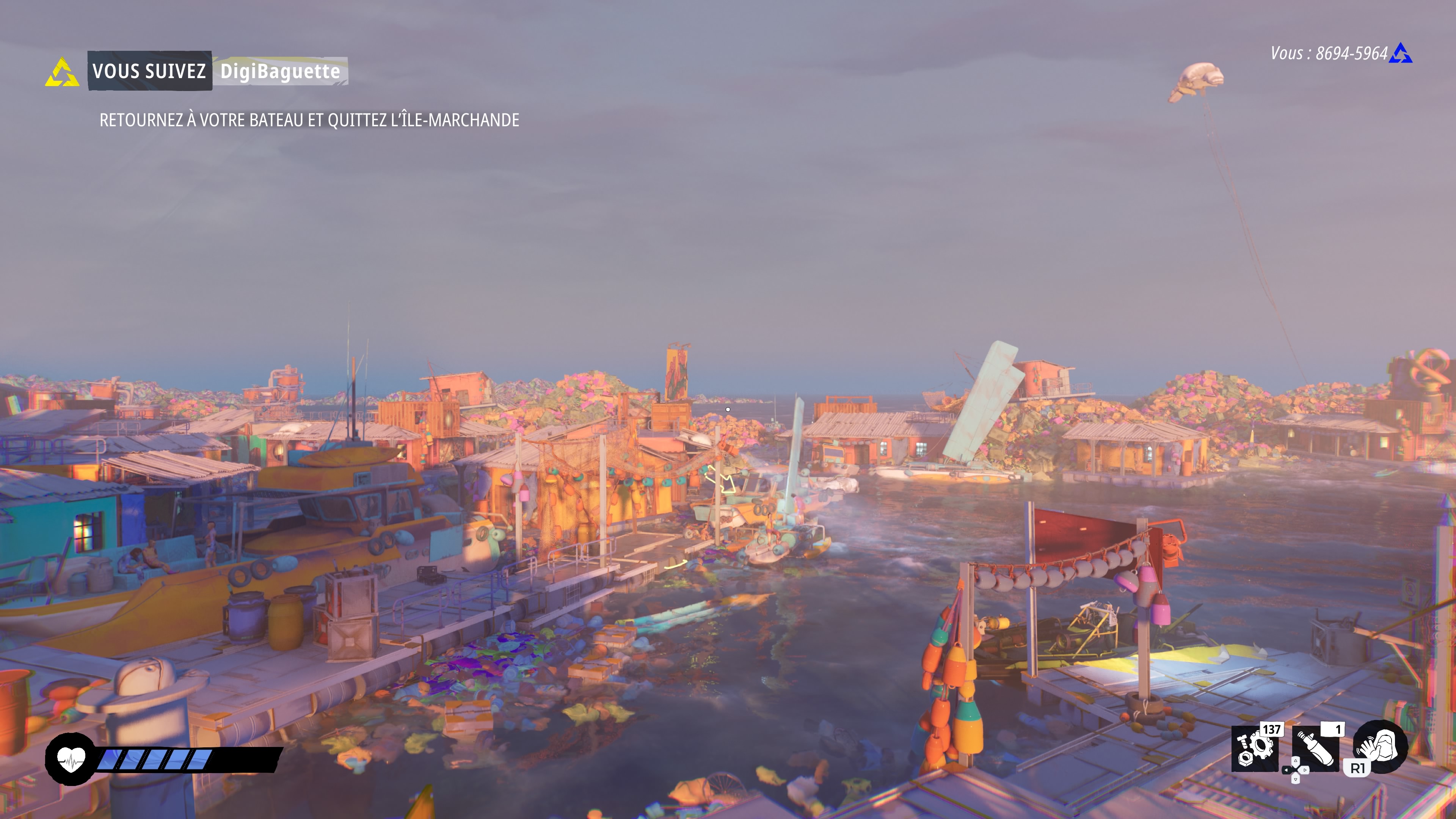The width and height of the screenshot is (1456, 819).
Task: Click the white heart health icon
Action: pyautogui.click(x=71, y=758)
